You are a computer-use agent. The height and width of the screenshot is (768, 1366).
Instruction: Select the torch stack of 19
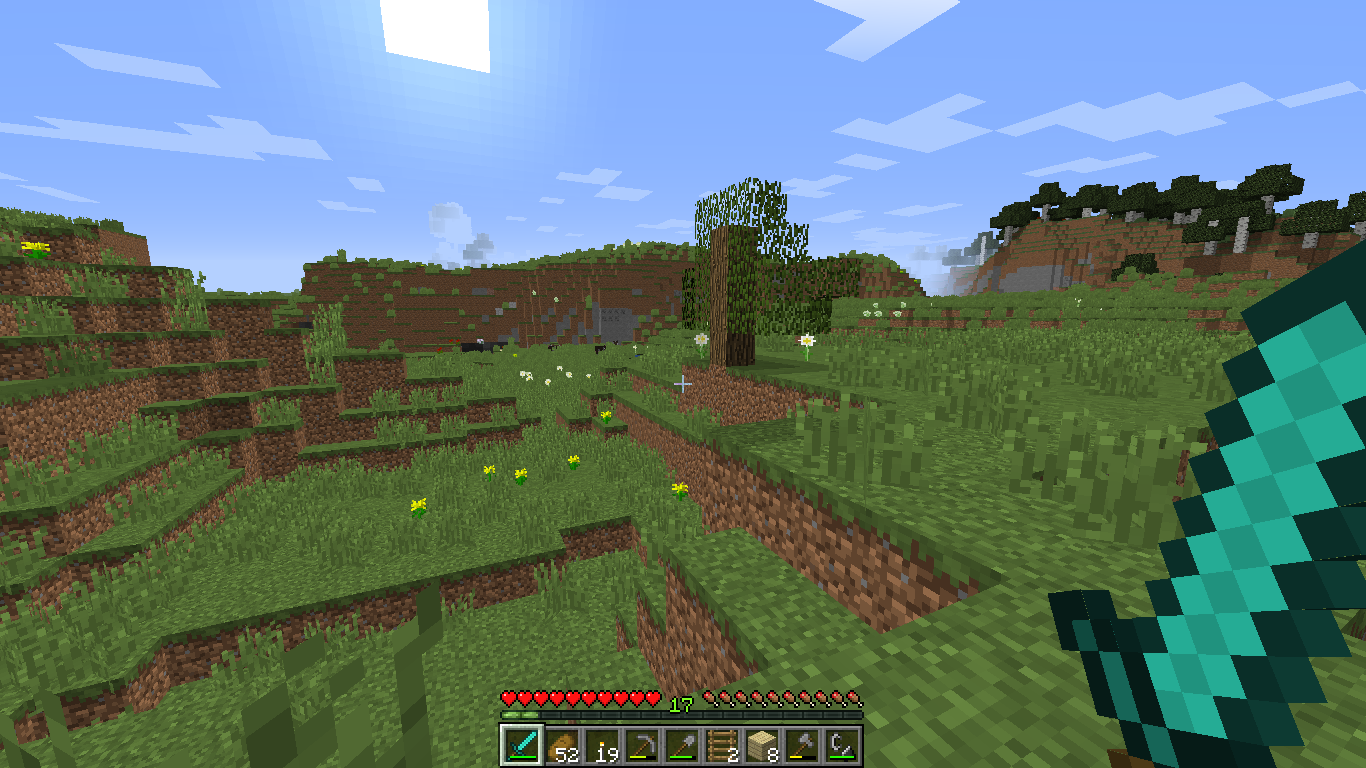(x=601, y=745)
